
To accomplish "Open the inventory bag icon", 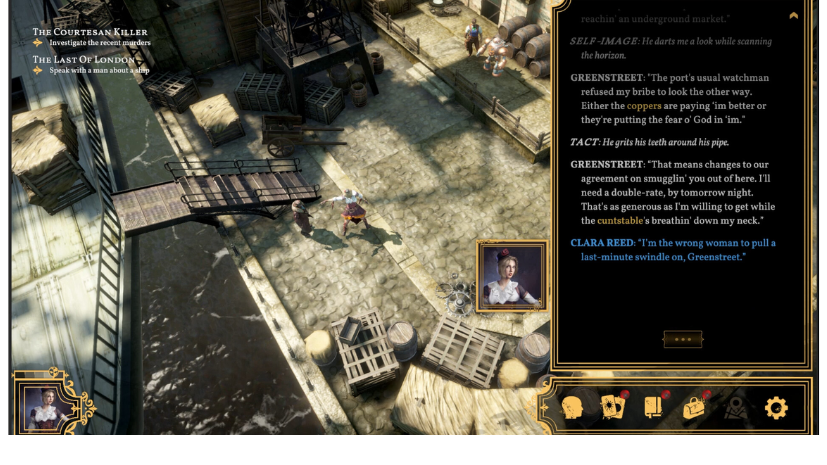I will tap(695, 407).
